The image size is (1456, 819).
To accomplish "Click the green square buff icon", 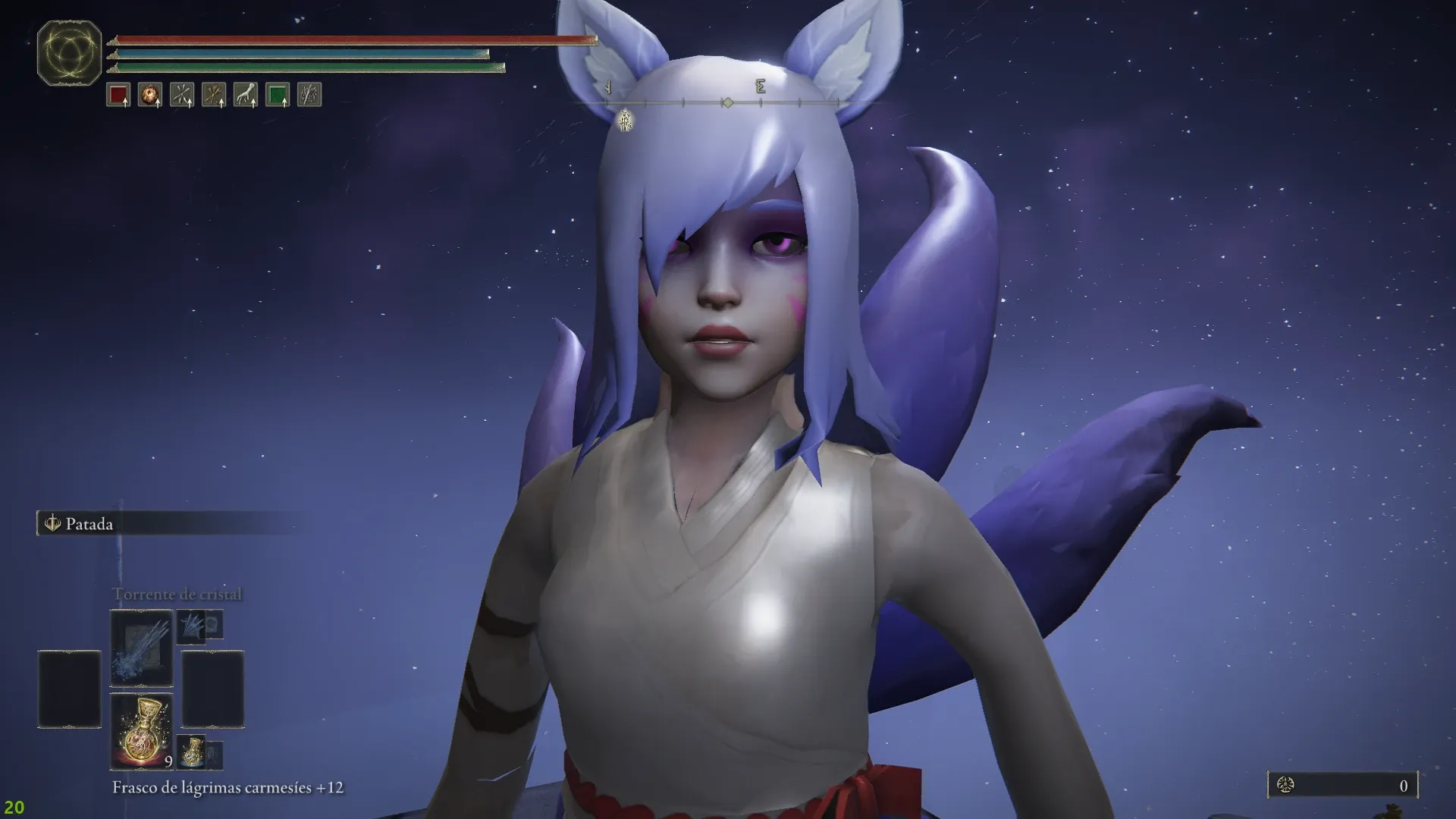I will [x=278, y=95].
